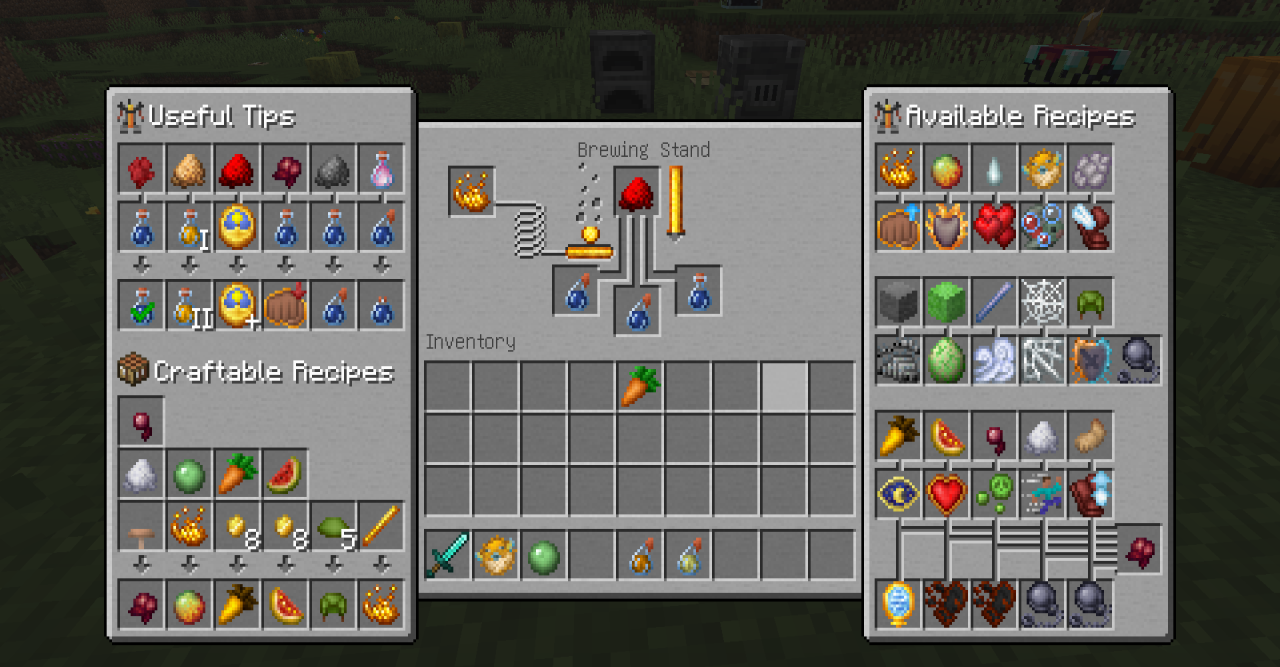Click the carrot in Craftable Recipes
The image size is (1280, 667).
click(237, 474)
